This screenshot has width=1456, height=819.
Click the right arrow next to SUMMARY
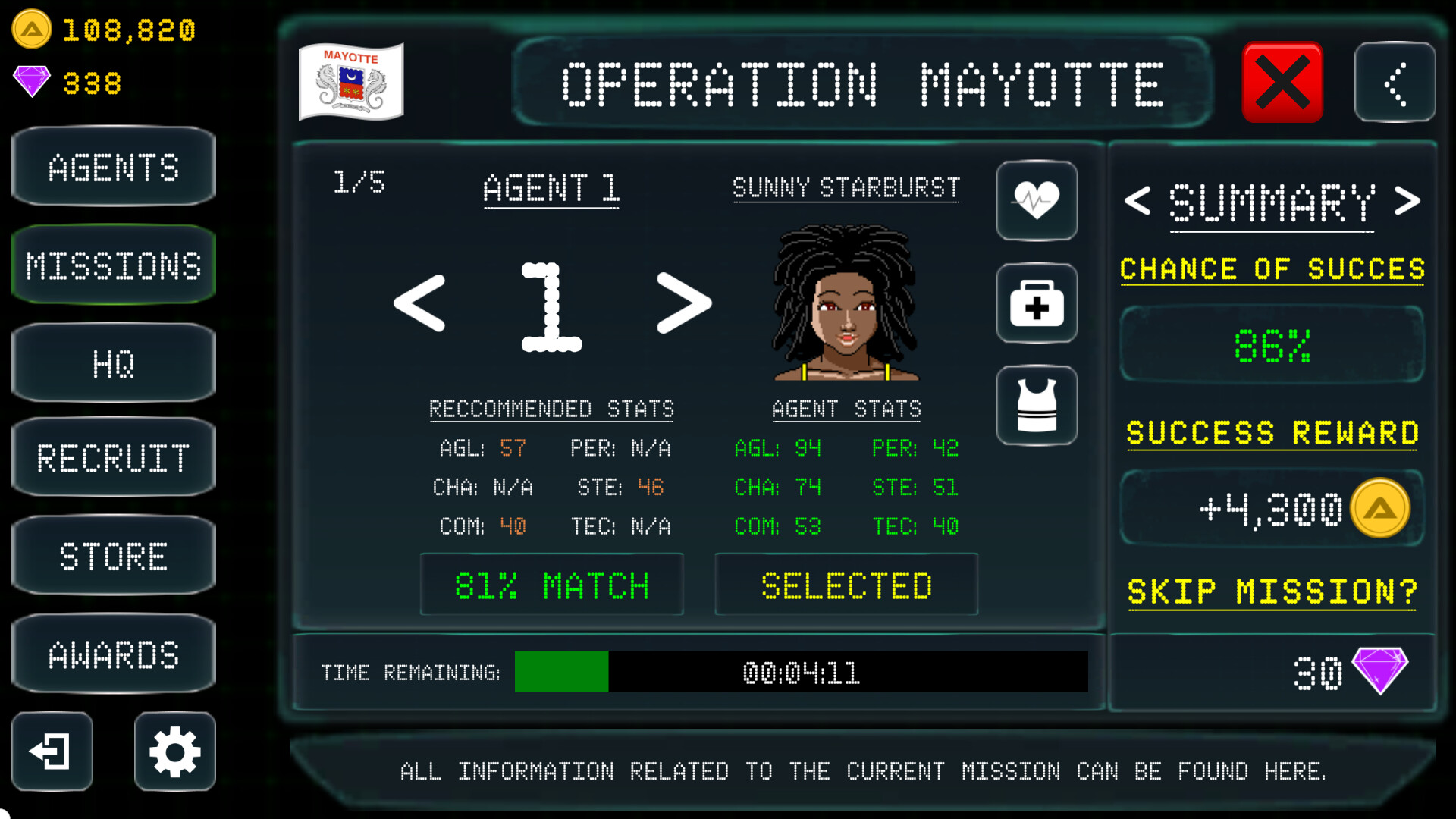click(x=1409, y=201)
